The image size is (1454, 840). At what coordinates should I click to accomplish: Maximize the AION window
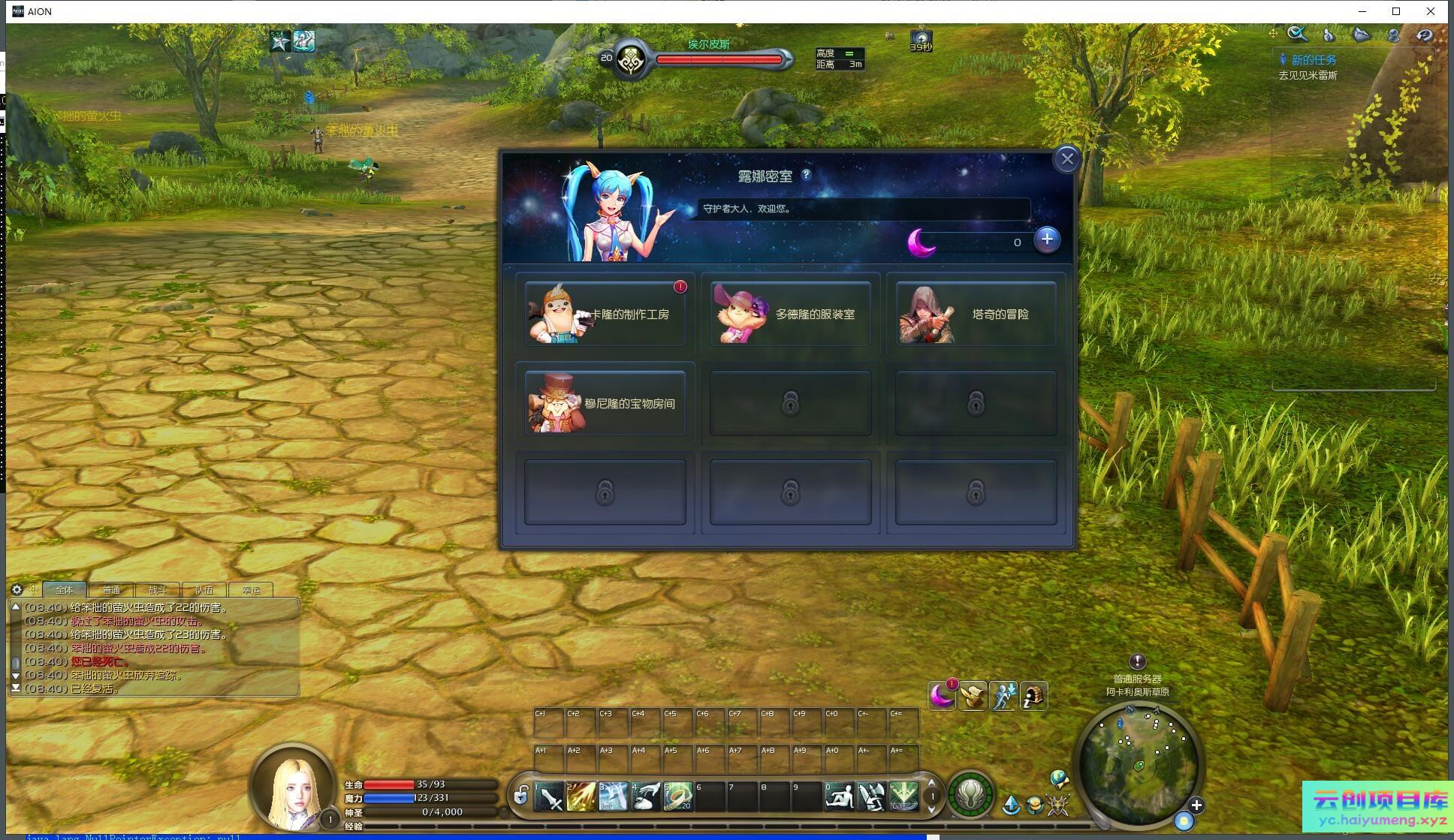pyautogui.click(x=1396, y=11)
